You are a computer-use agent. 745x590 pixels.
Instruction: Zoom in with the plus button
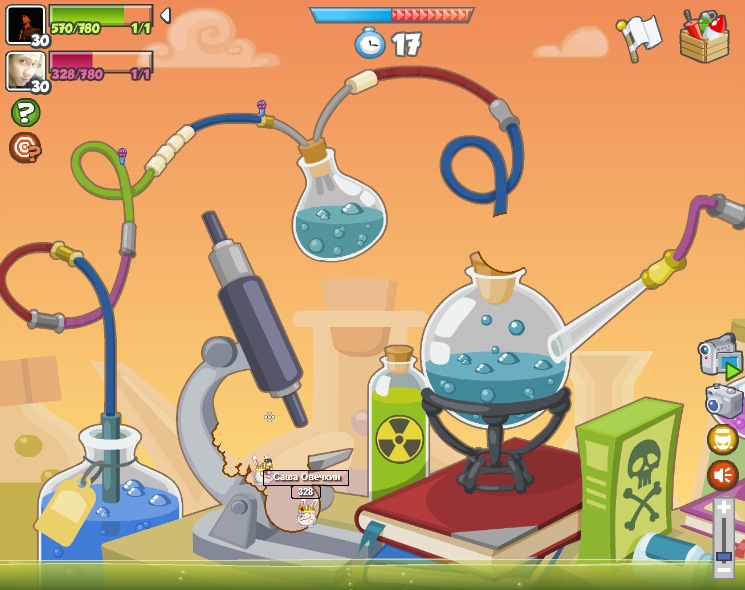723,508
